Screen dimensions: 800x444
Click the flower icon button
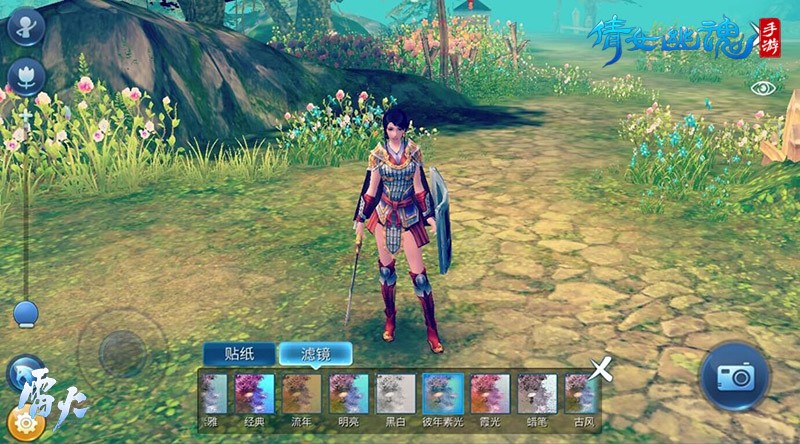coord(25,77)
